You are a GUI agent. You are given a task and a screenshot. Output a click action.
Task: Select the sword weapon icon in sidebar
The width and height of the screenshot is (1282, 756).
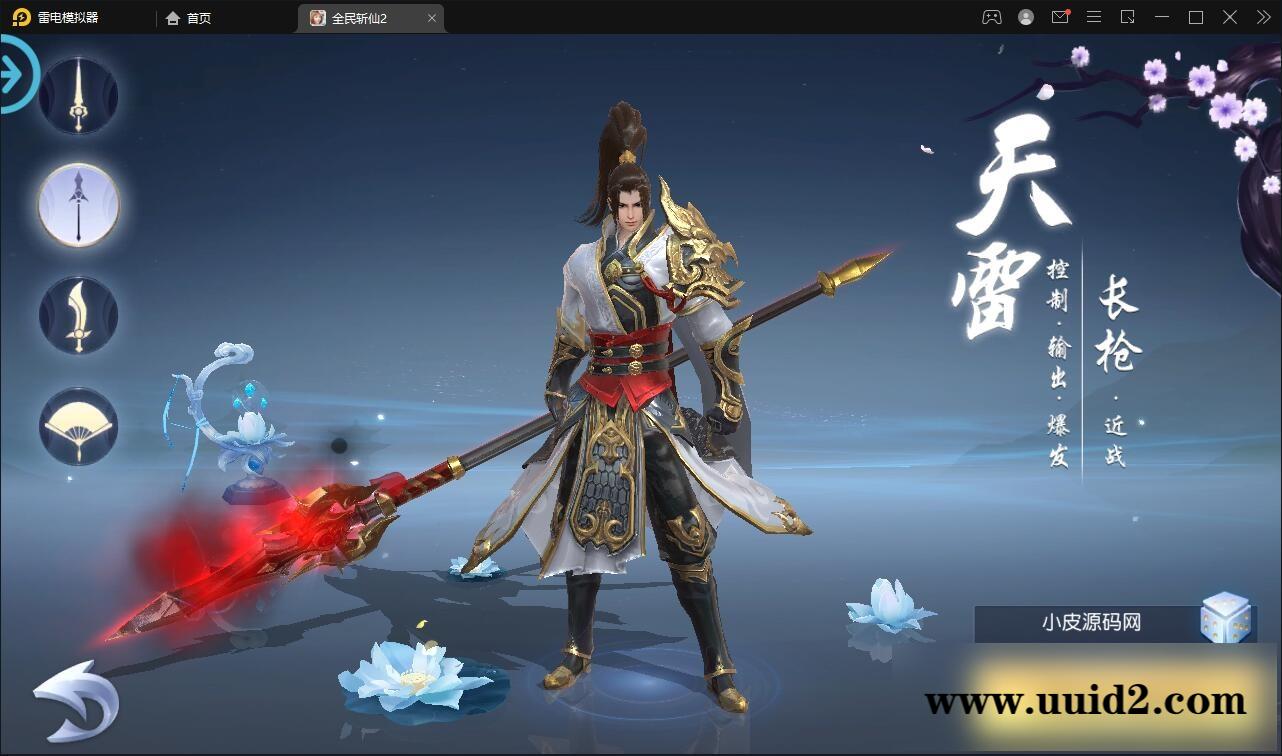coord(78,94)
